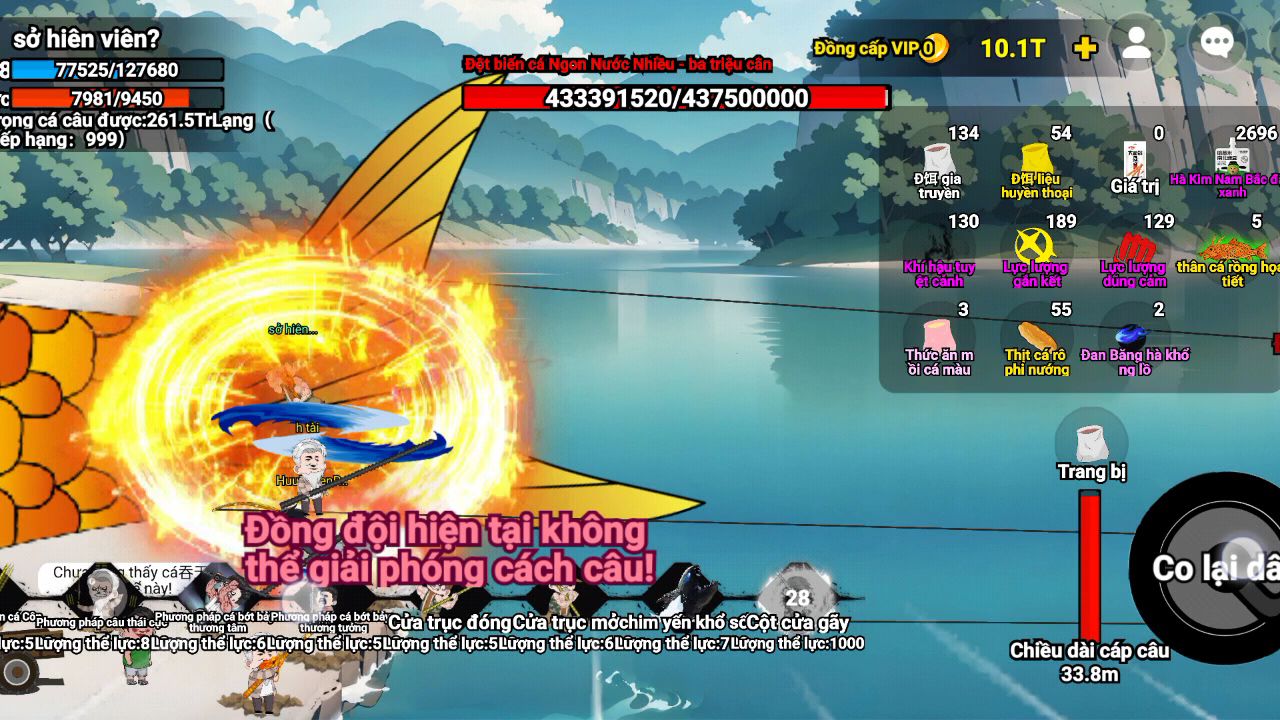Activate the Cột cửa gãy skill
The width and height of the screenshot is (1280, 720).
(797, 598)
